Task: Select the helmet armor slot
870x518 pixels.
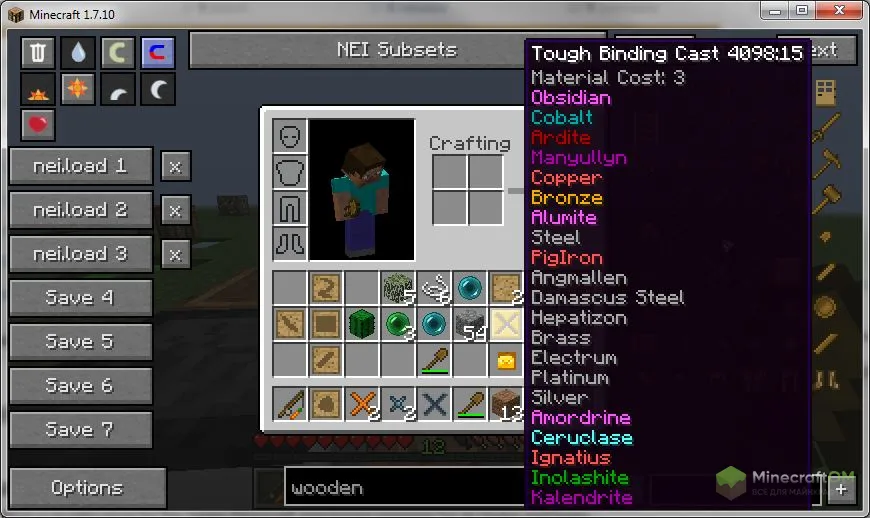Action: click(x=289, y=136)
